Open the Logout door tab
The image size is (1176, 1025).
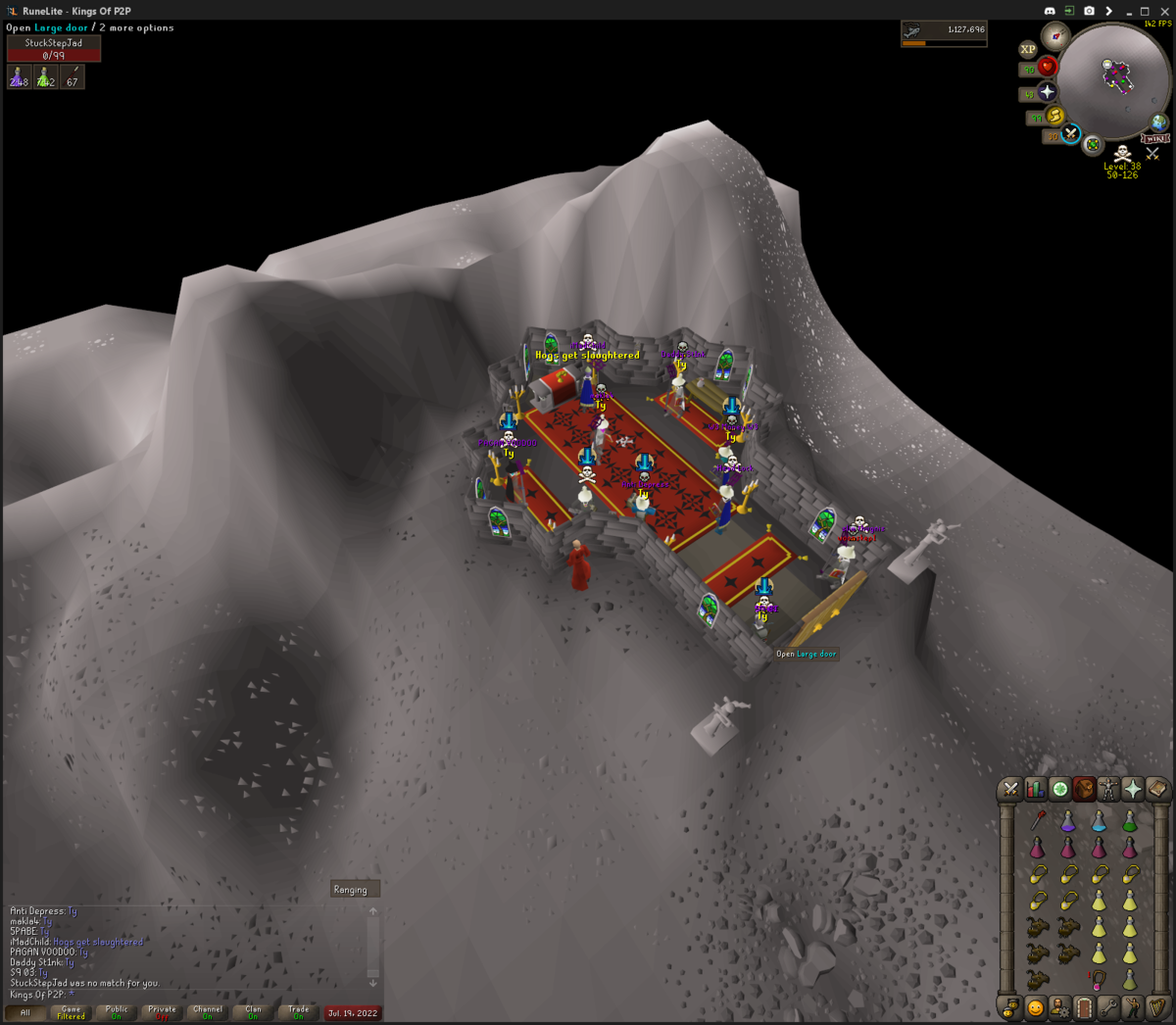[1084, 1007]
